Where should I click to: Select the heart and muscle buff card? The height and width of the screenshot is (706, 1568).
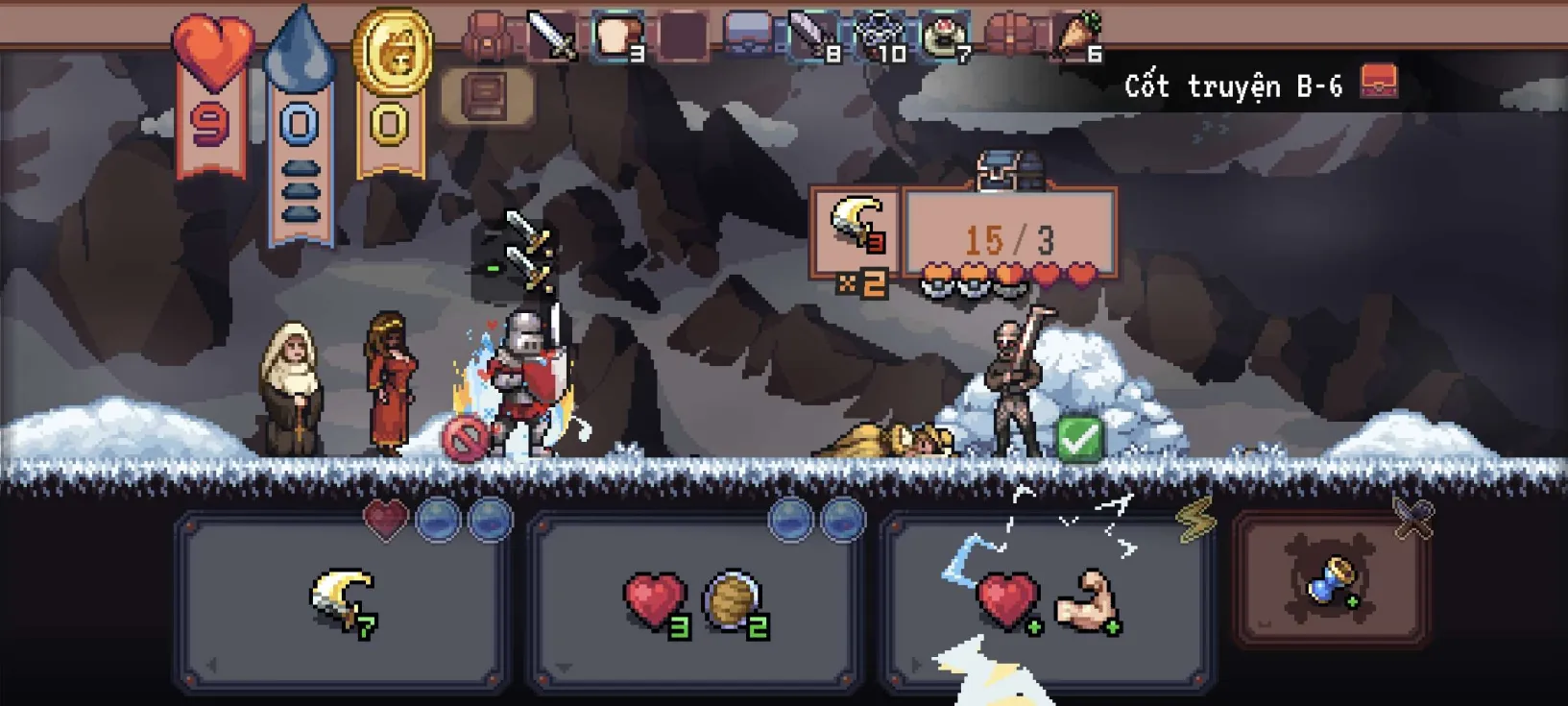point(1047,601)
